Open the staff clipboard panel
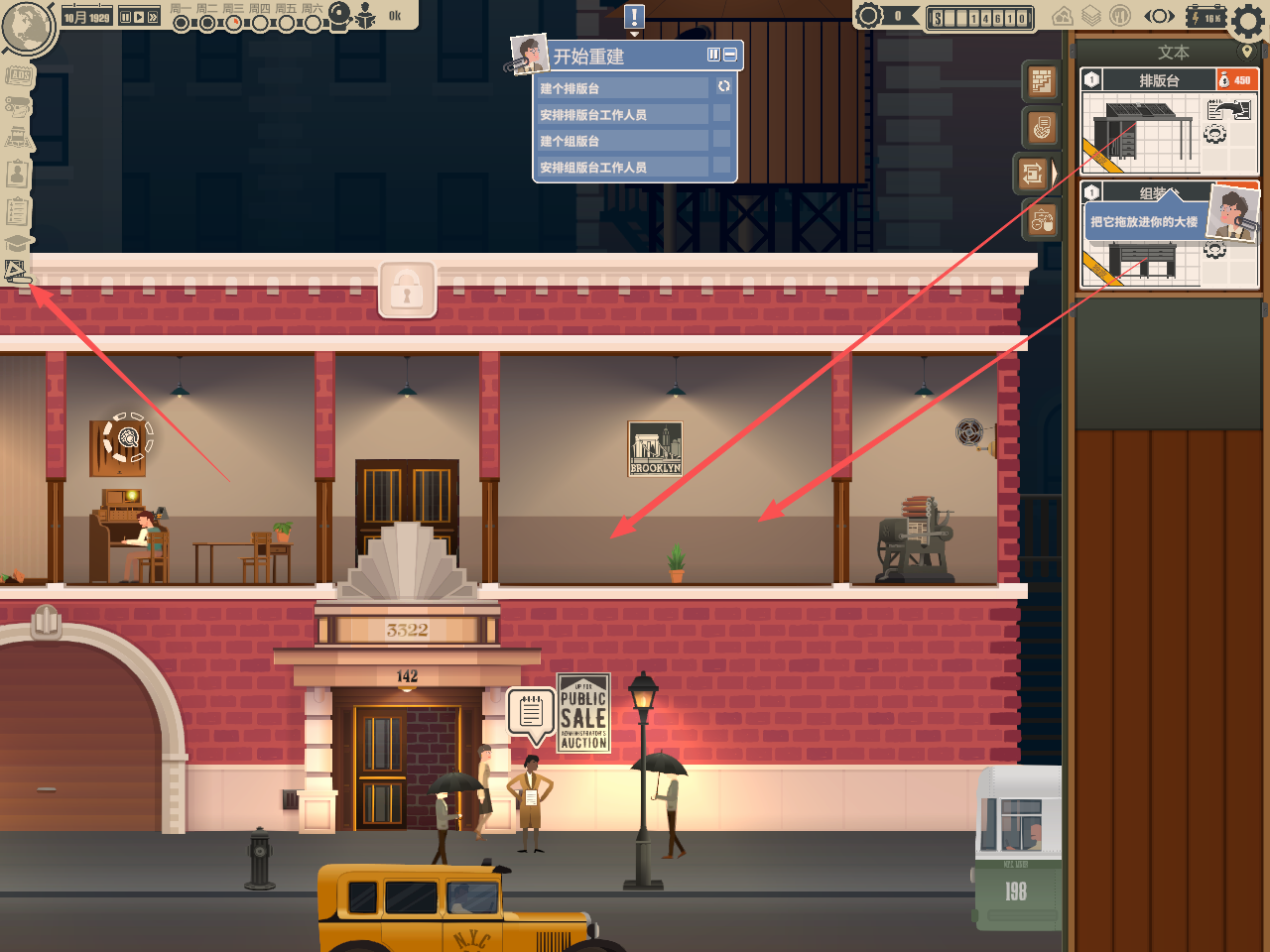 (x=18, y=175)
